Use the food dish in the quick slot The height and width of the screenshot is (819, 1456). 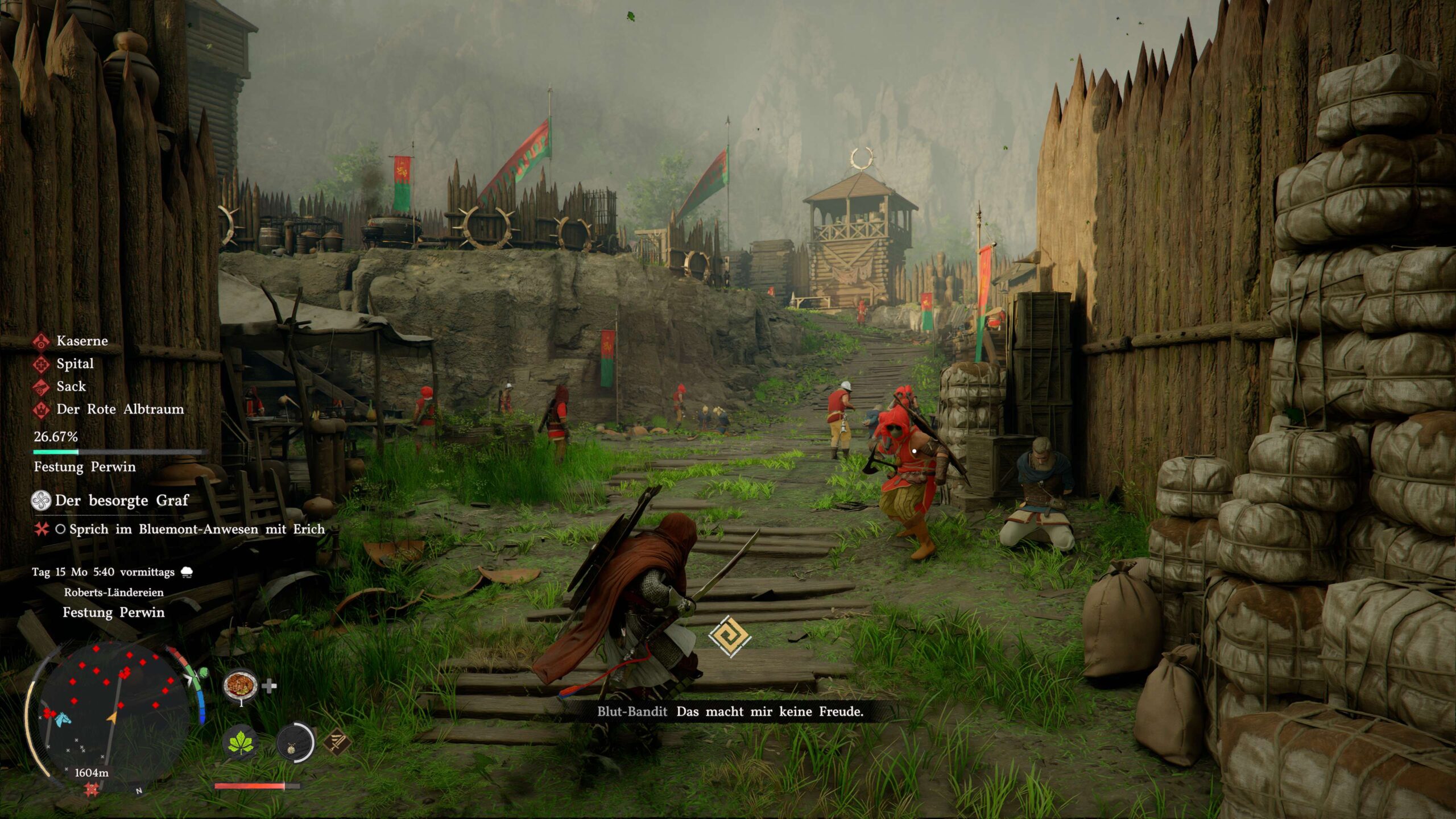[x=241, y=686]
